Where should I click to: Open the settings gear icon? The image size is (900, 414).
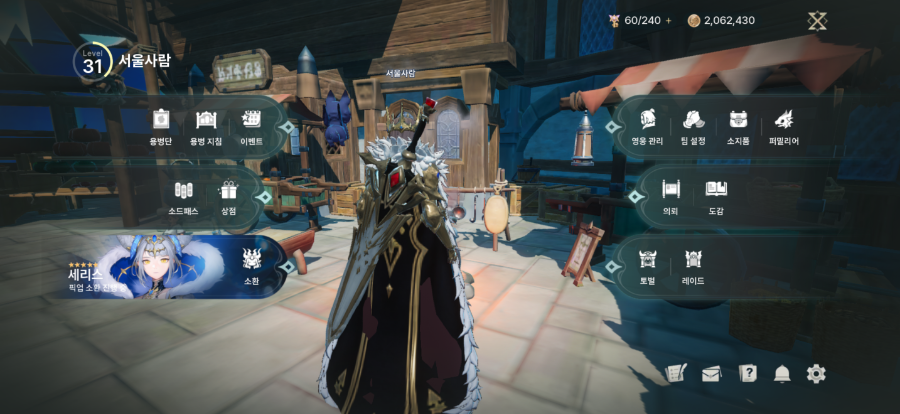pyautogui.click(x=816, y=374)
